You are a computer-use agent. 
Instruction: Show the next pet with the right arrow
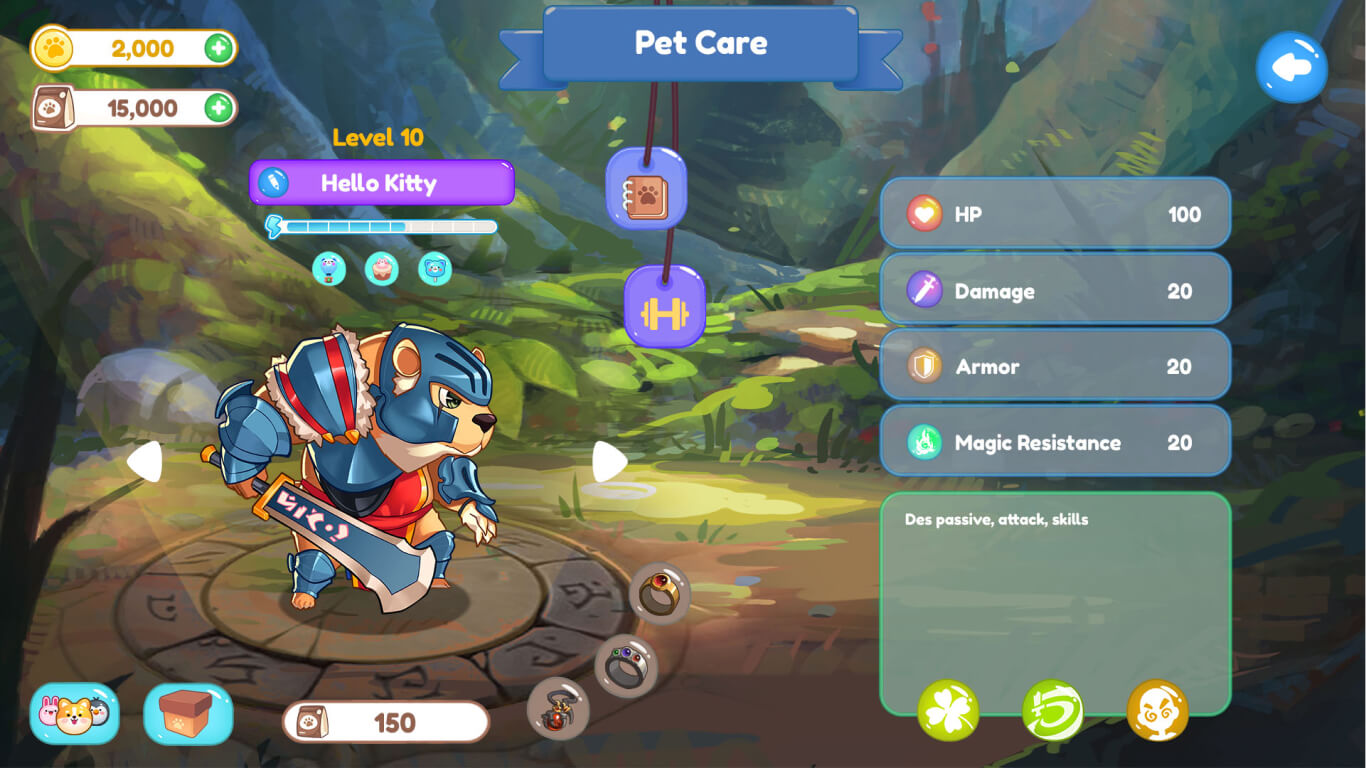point(609,461)
